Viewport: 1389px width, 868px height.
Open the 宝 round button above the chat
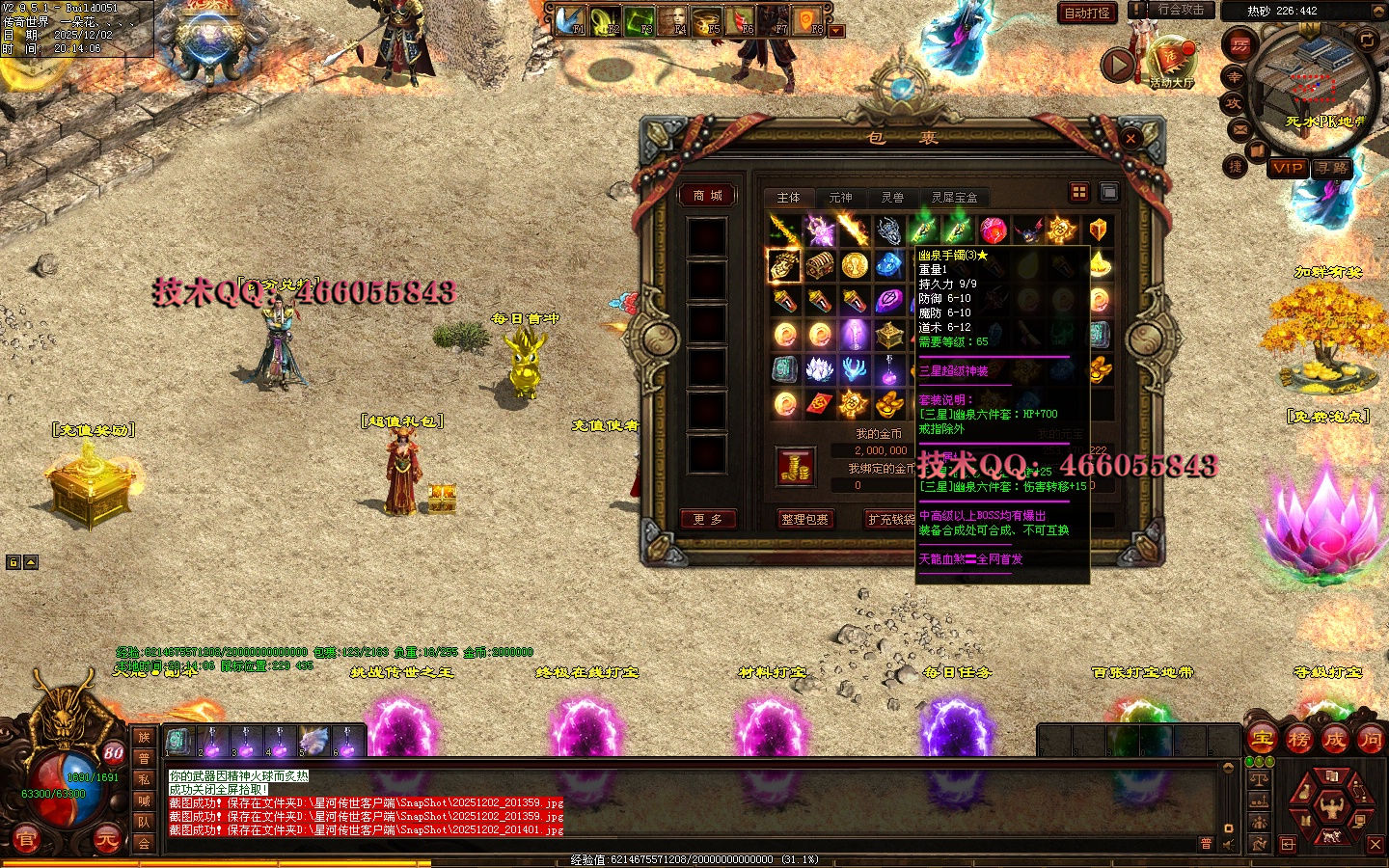pos(1262,740)
